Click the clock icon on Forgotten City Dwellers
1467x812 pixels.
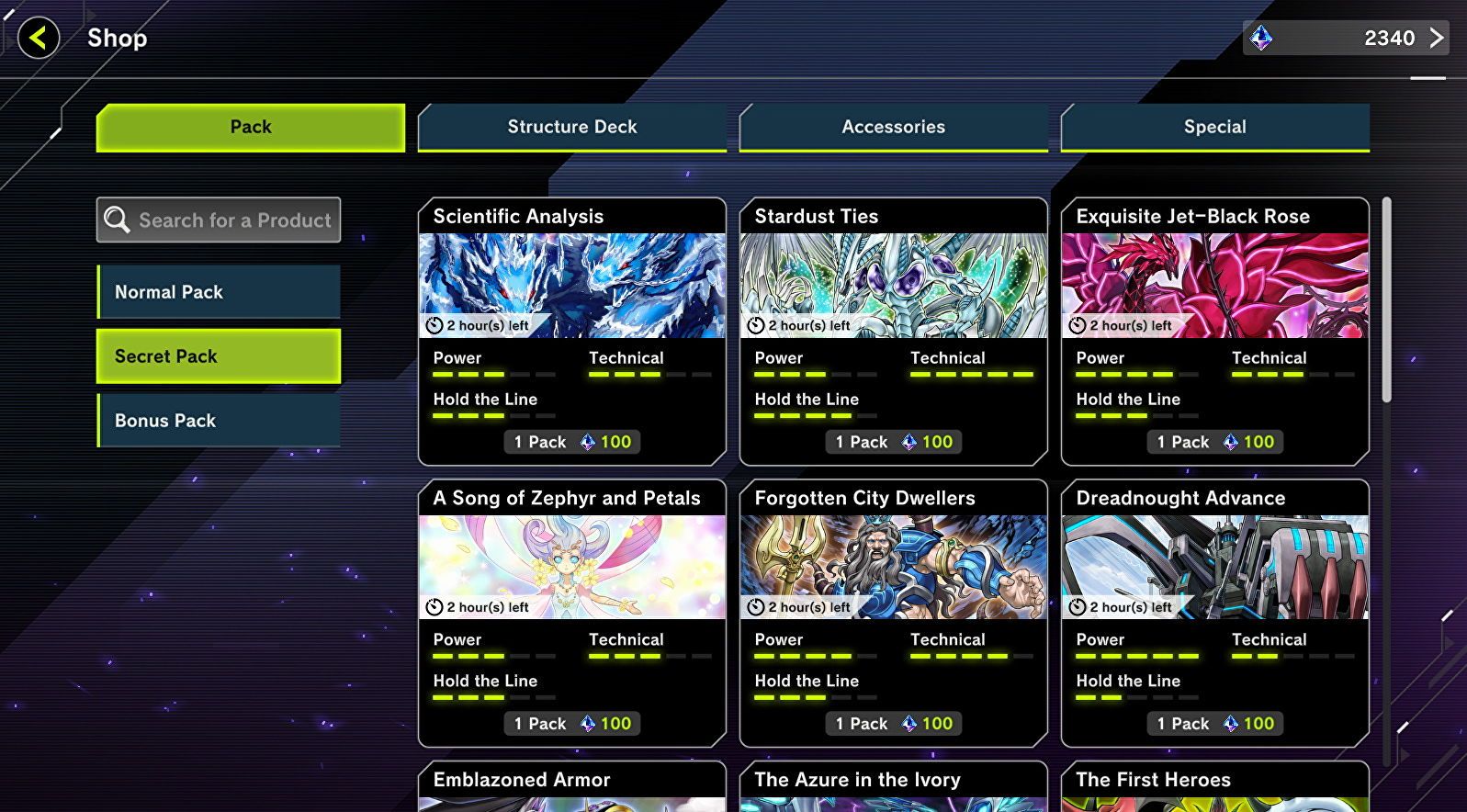tap(756, 606)
